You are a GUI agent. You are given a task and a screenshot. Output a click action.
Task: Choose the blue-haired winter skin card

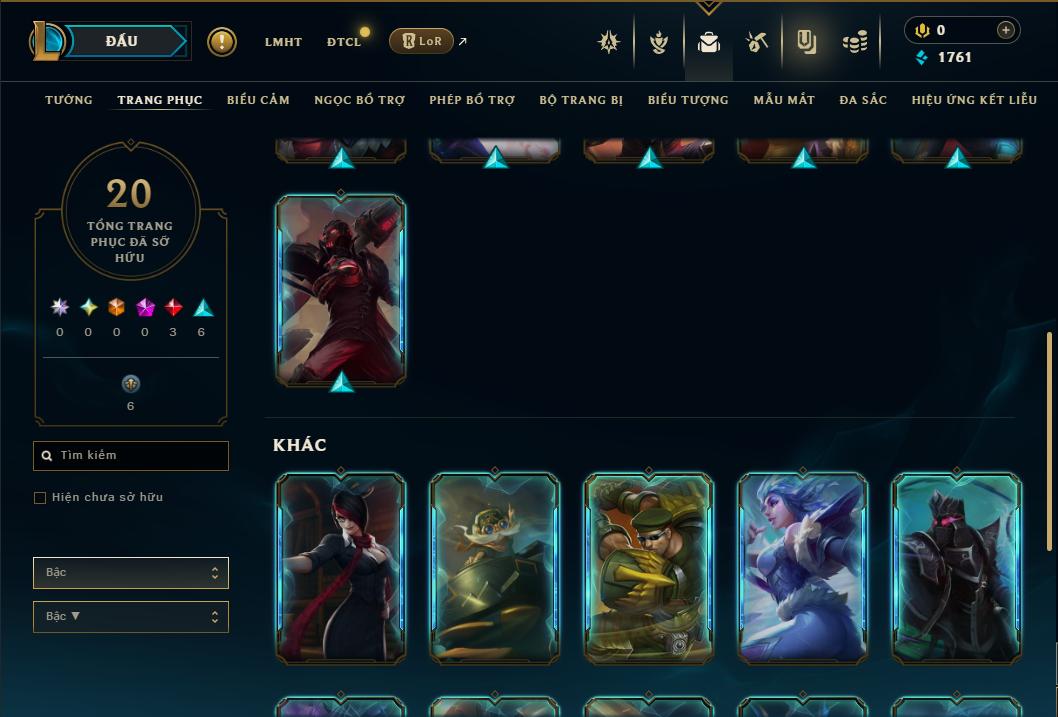pyautogui.click(x=803, y=567)
